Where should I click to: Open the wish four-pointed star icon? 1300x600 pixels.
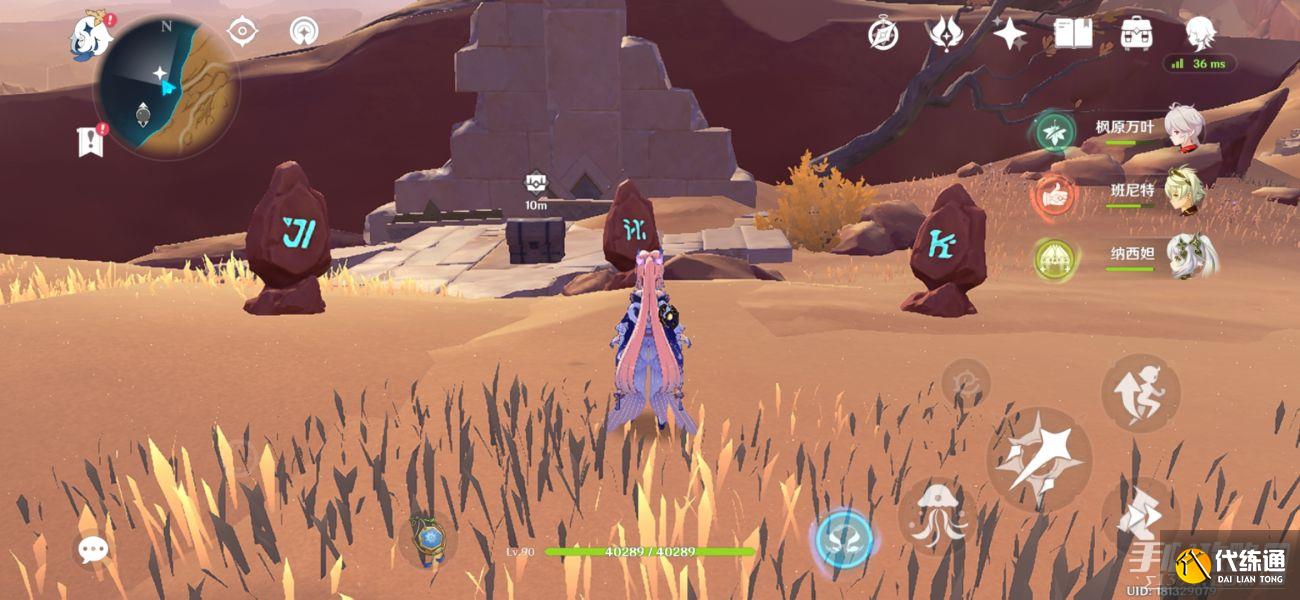tap(1009, 34)
